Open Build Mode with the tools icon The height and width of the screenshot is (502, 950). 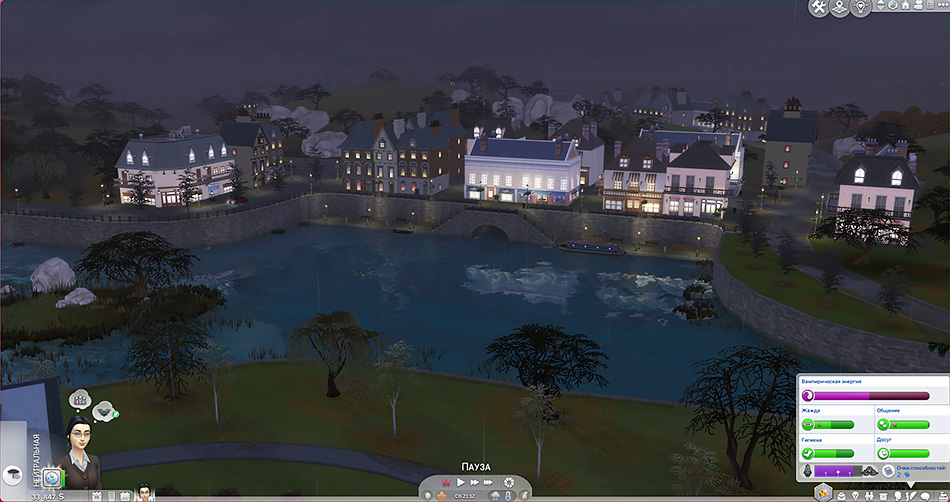819,8
